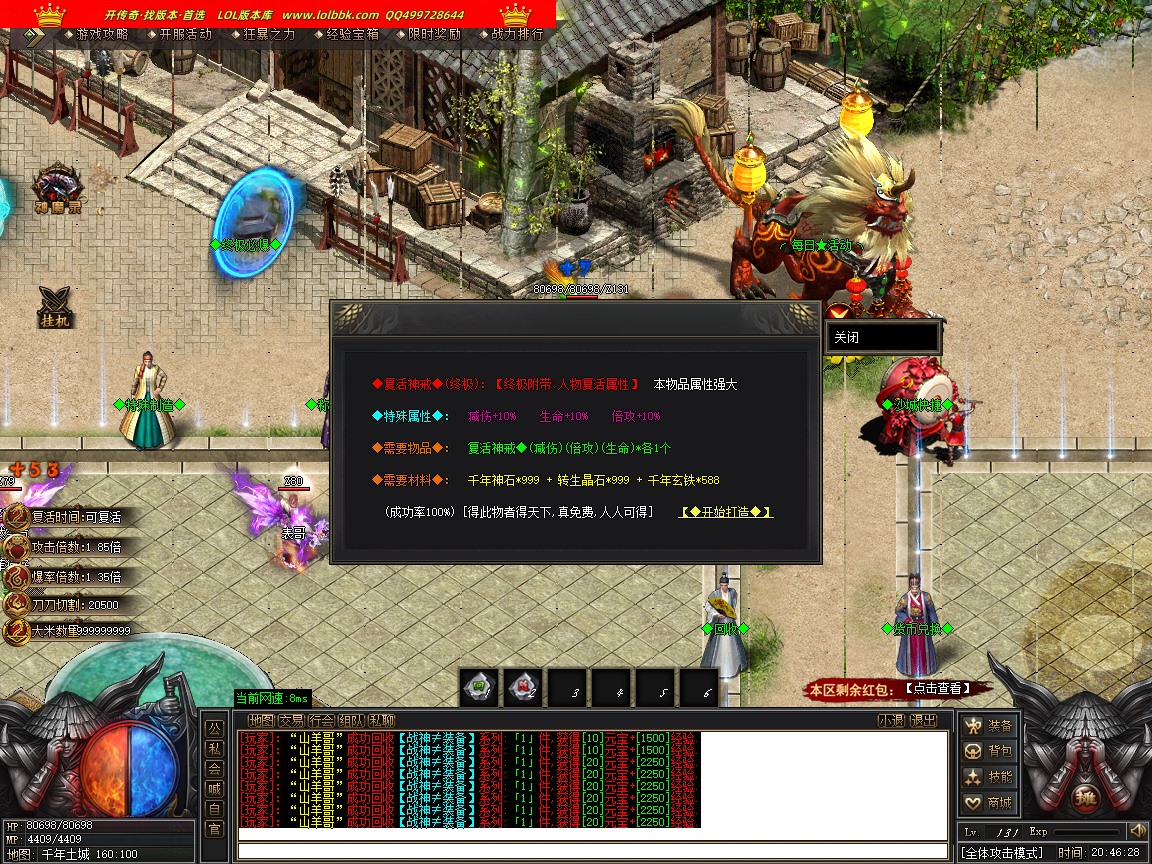Screen dimensions: 1152x864
Task: Open the 背包 backpack
Action: tap(988, 751)
